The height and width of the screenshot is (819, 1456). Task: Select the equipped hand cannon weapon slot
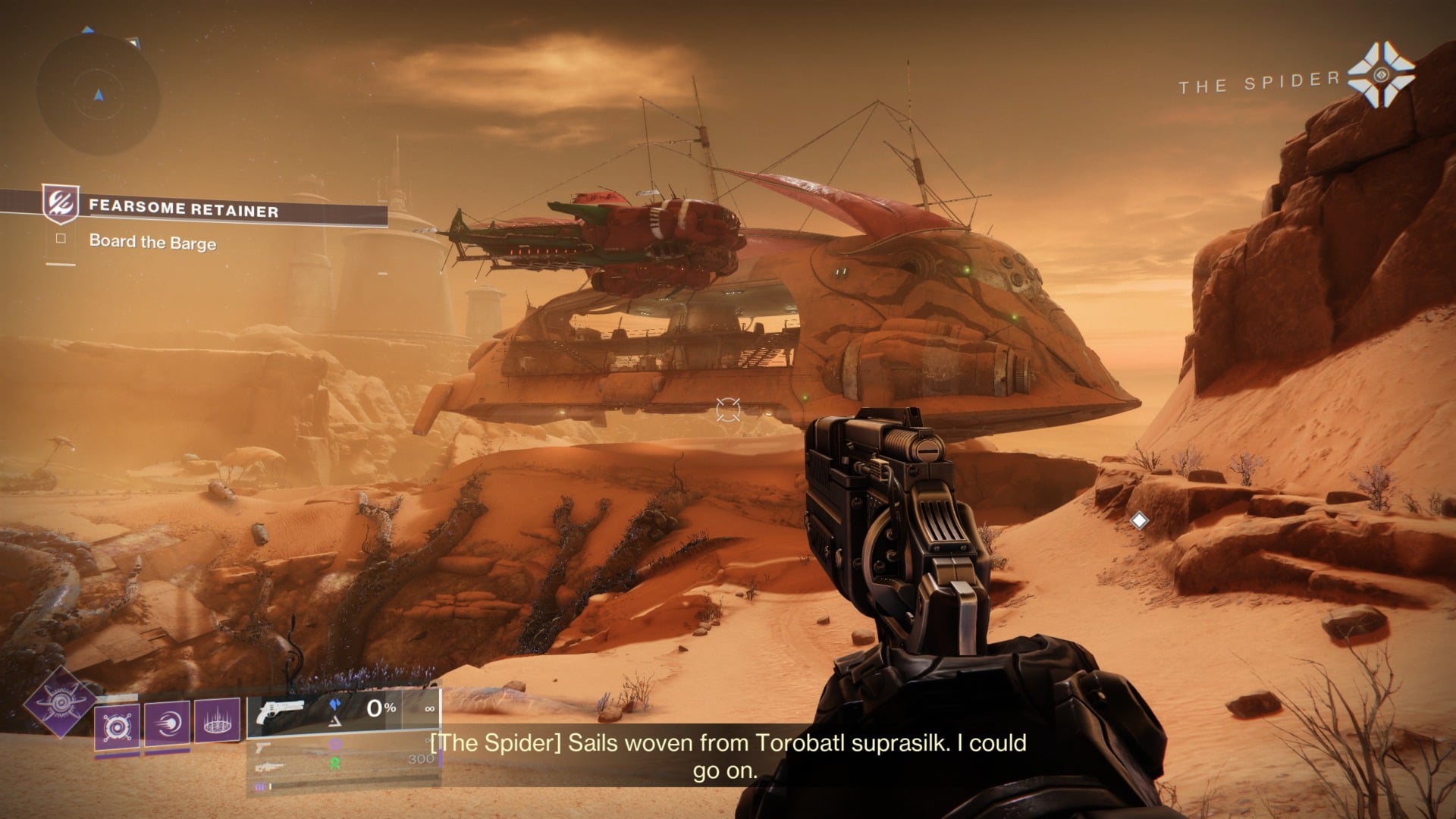click(x=281, y=713)
